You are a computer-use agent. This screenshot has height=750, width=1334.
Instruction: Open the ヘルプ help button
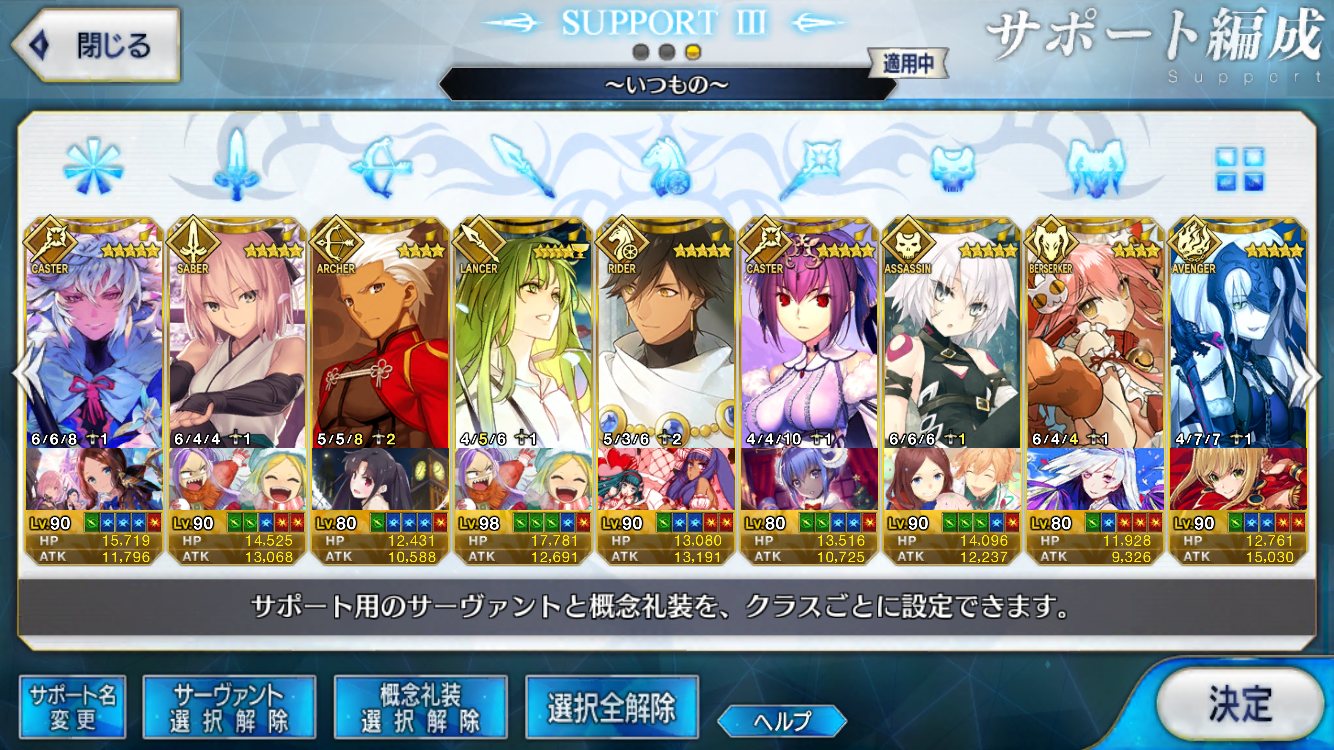(781, 720)
